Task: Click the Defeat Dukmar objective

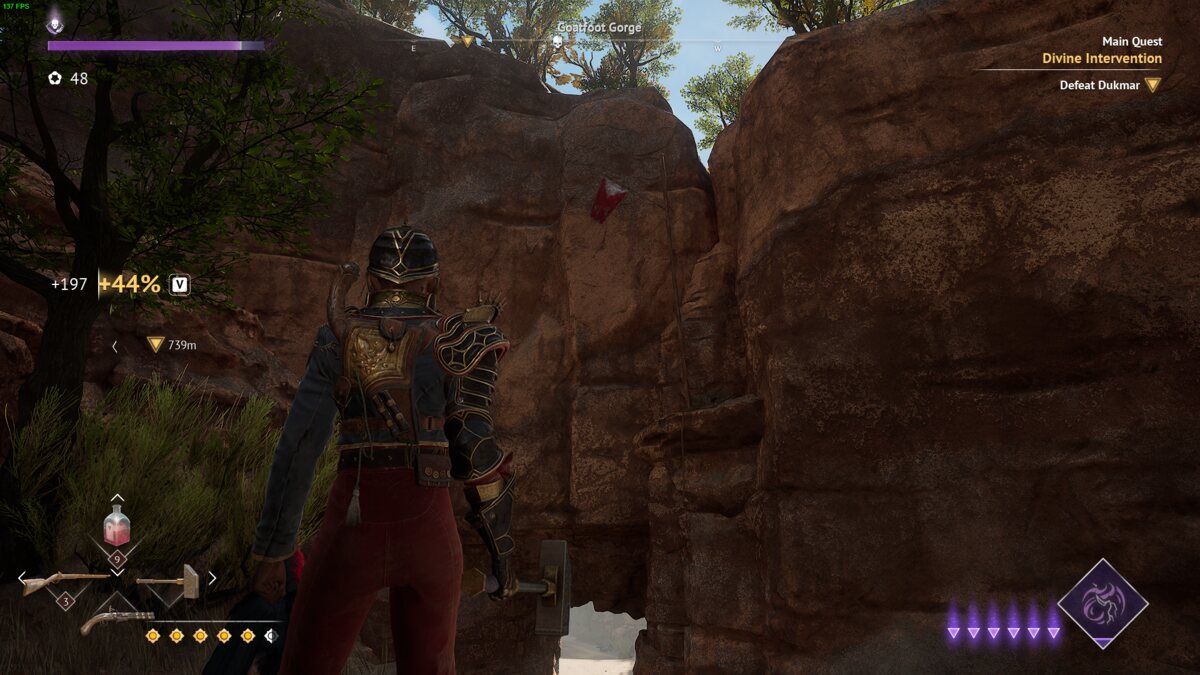Action: tap(1099, 85)
